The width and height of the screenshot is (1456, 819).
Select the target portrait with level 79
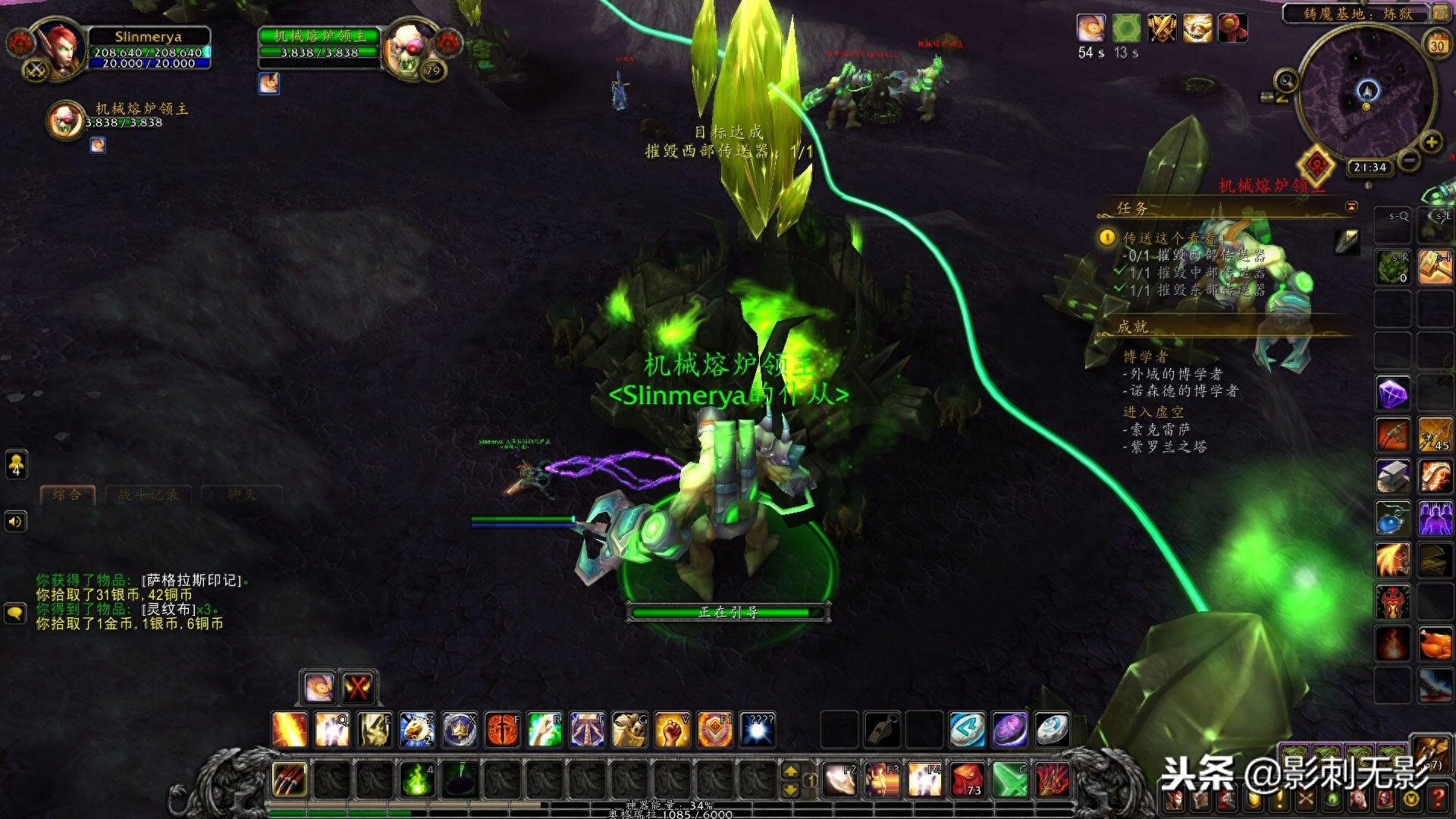coord(409,49)
